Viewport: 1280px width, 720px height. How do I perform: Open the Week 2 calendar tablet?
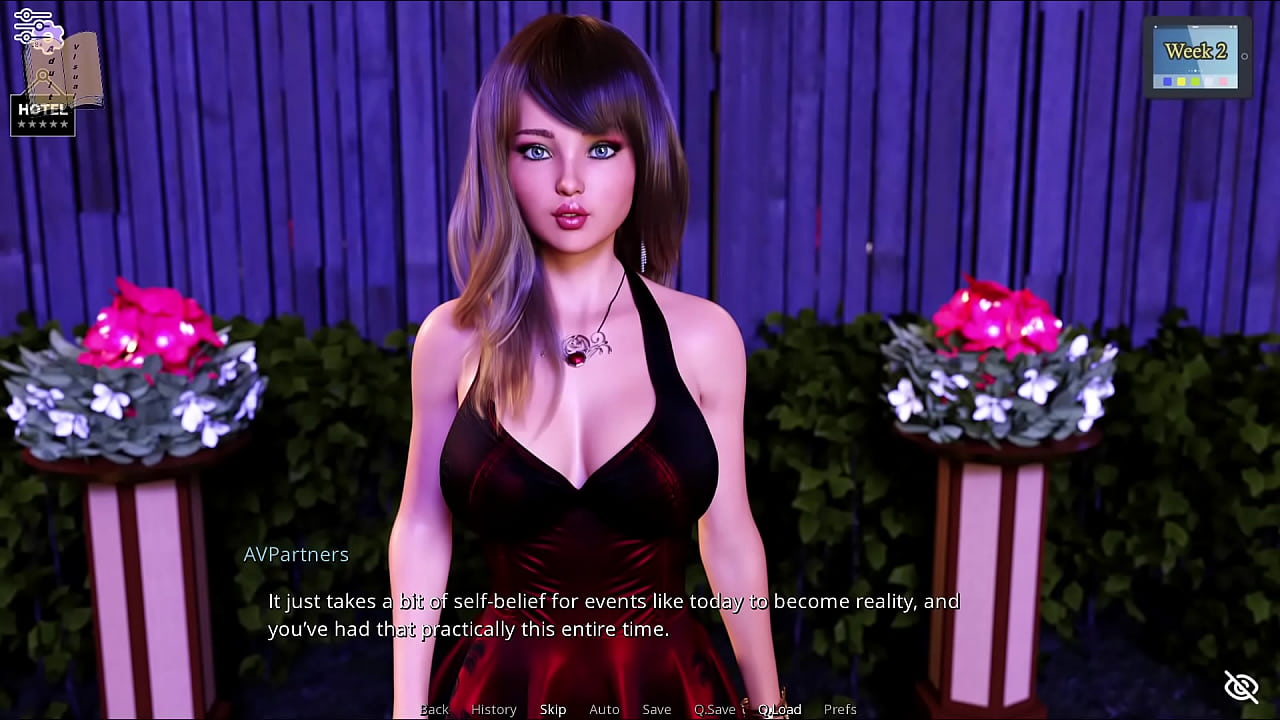[x=1196, y=57]
